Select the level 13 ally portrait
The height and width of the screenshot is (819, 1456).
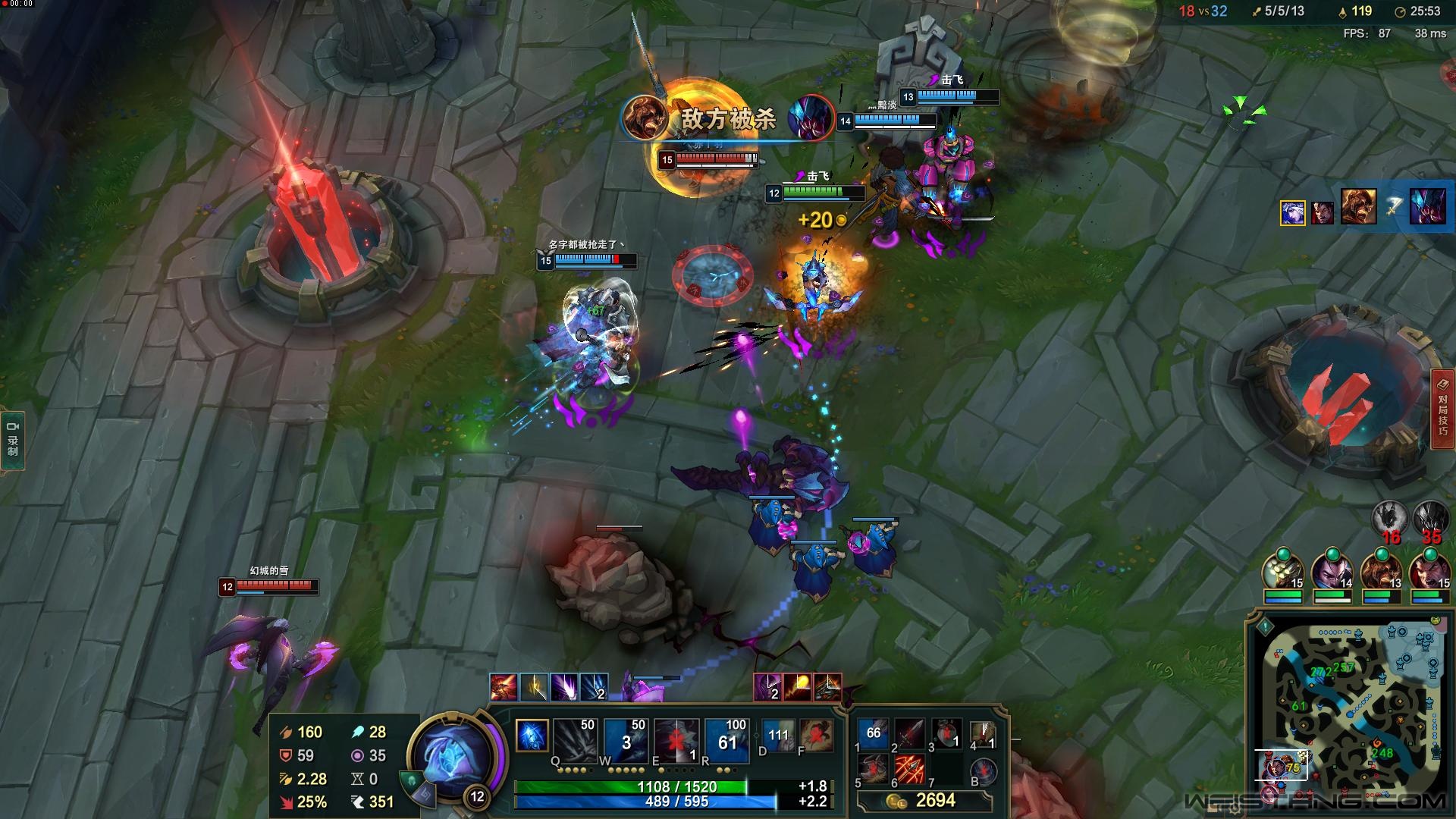(x=1381, y=571)
